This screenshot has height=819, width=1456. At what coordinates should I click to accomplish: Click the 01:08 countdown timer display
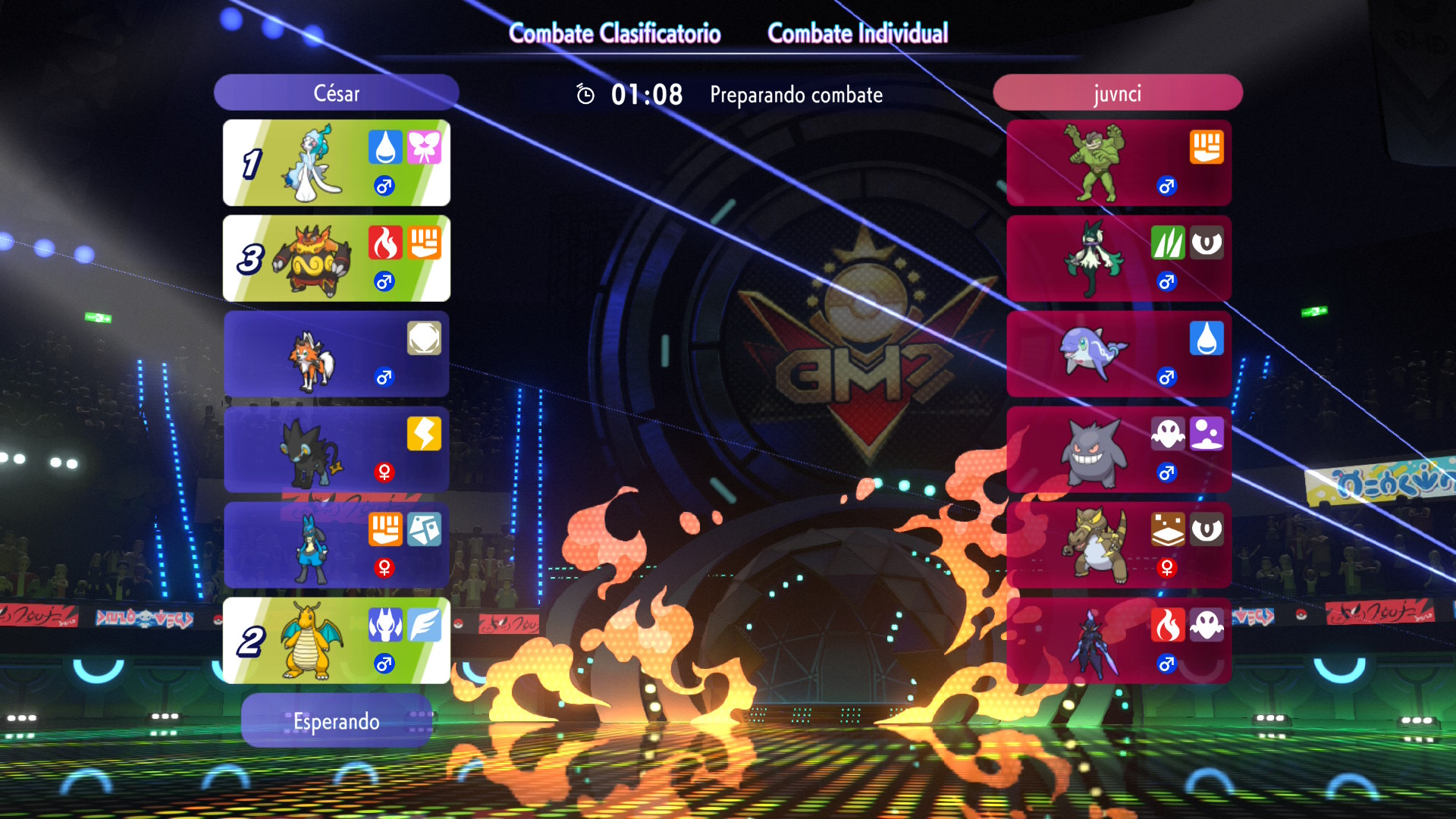645,94
